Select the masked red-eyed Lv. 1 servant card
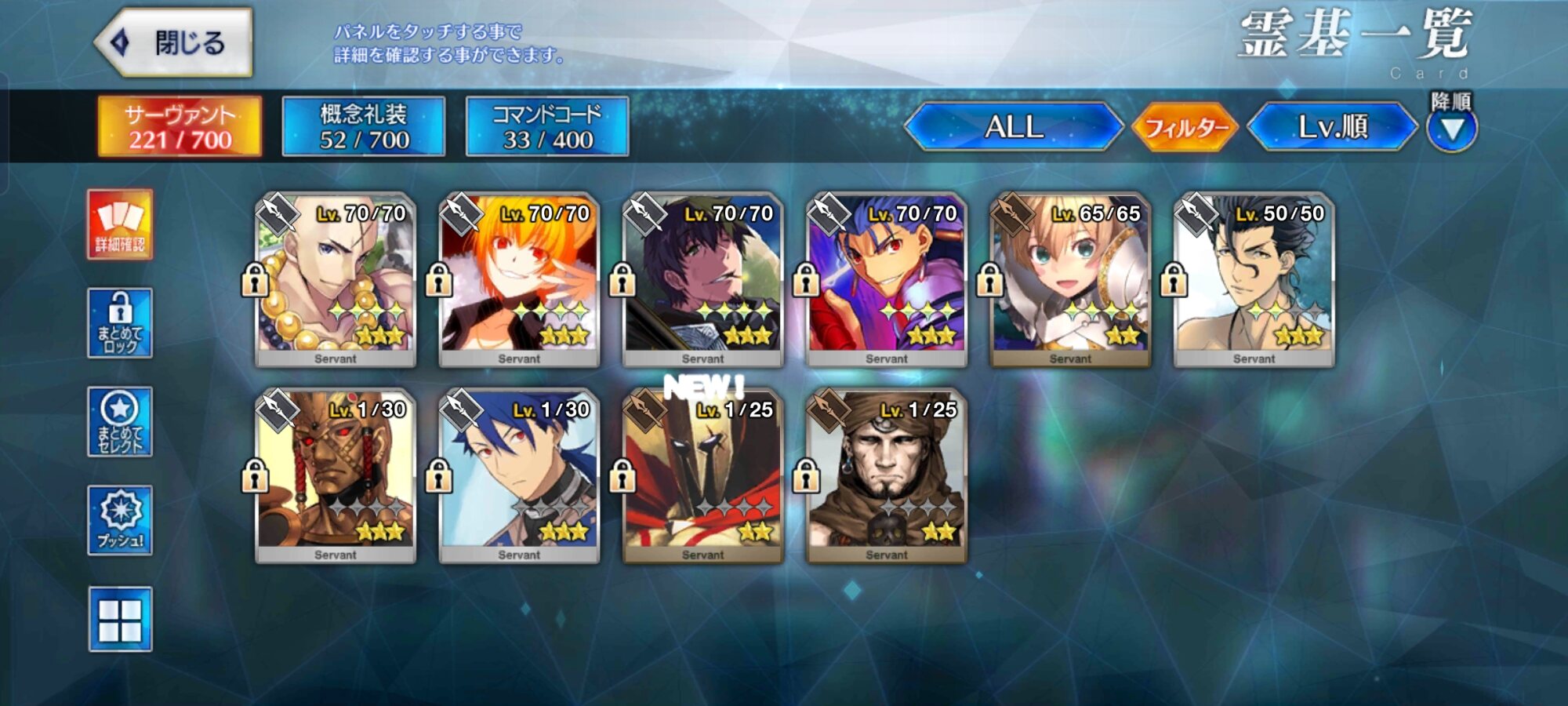The width and height of the screenshot is (1568, 706). tap(336, 475)
